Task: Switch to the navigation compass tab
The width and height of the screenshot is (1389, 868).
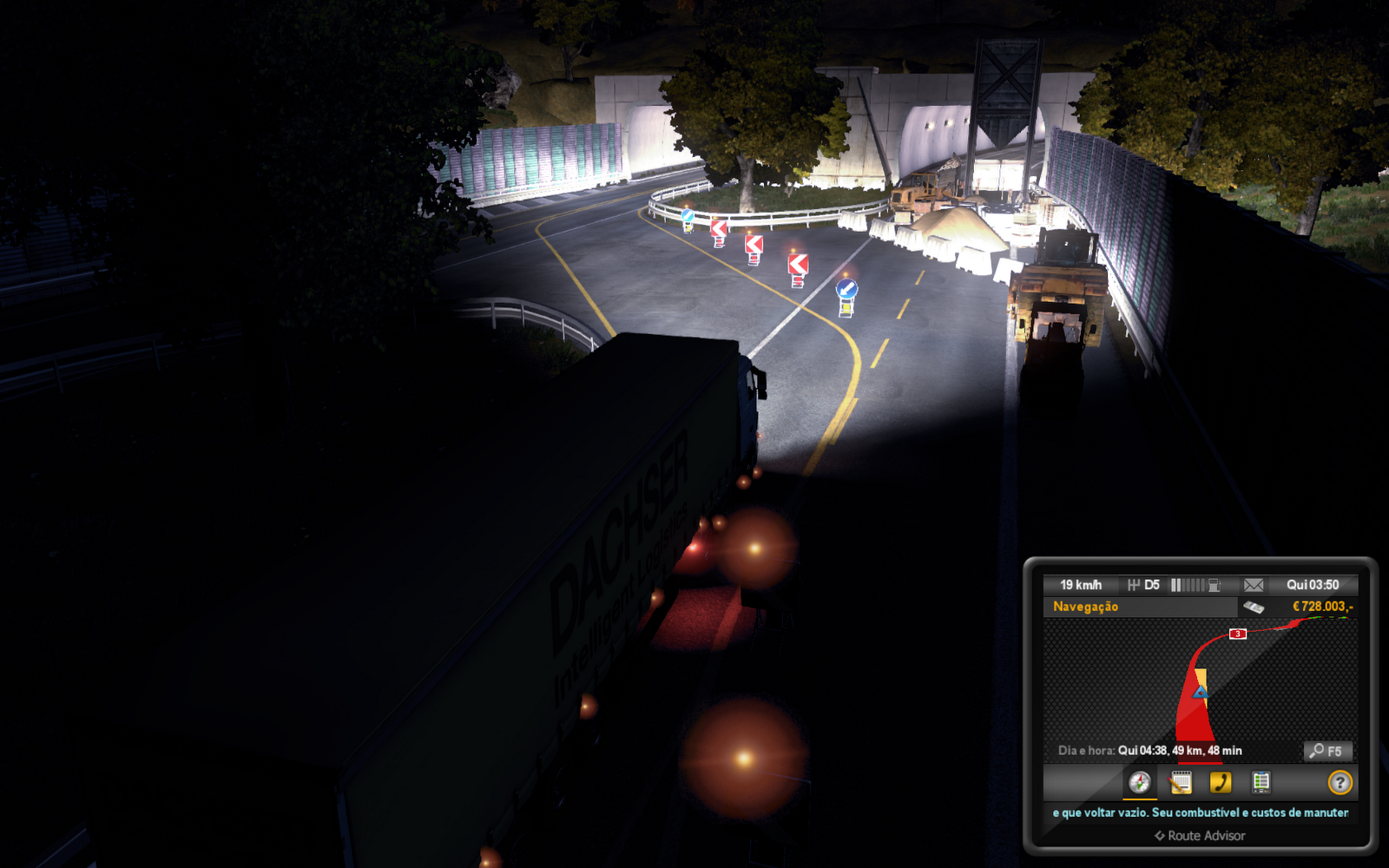Action: click(x=1140, y=782)
